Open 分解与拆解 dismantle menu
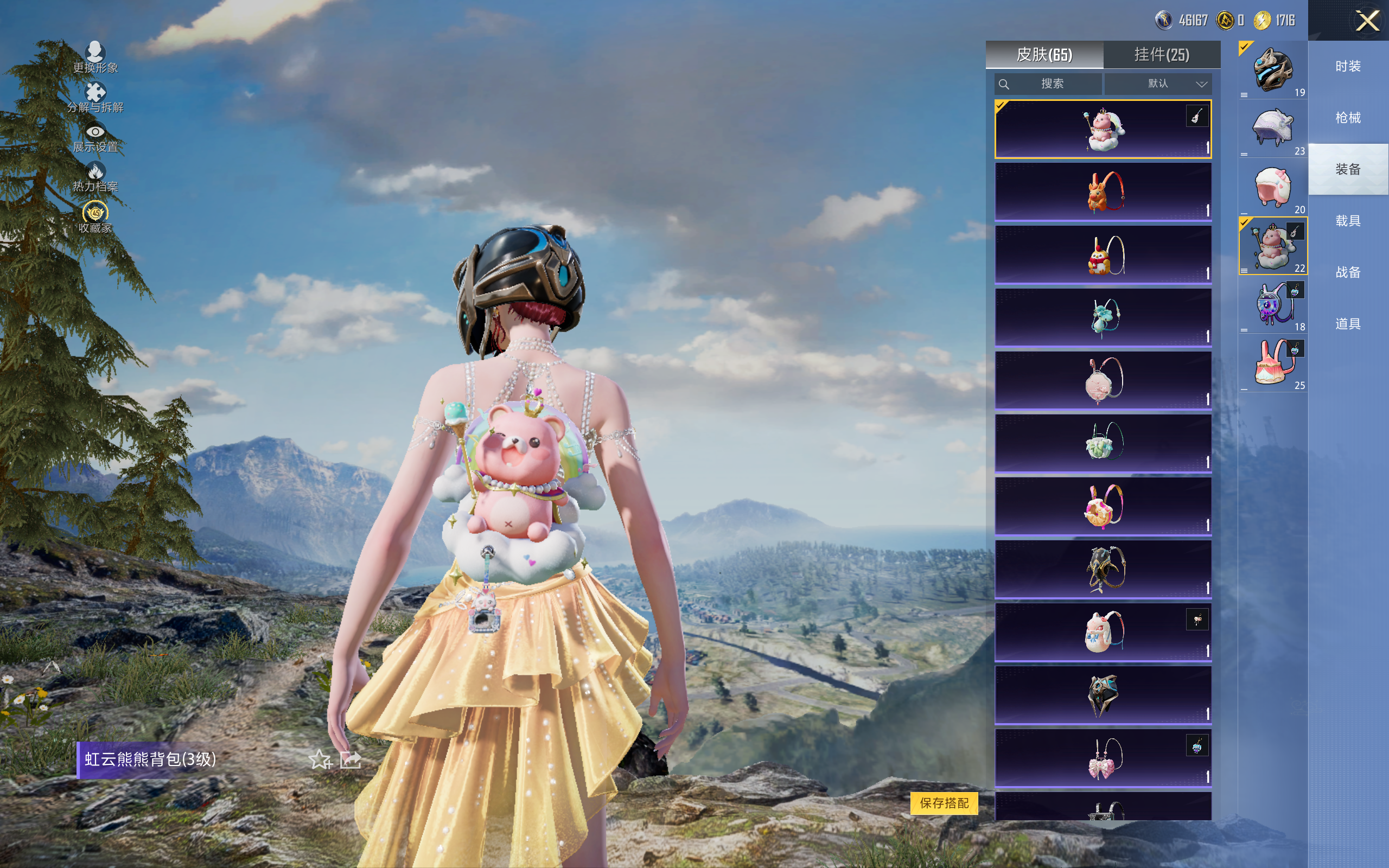Image resolution: width=1389 pixels, height=868 pixels. pyautogui.click(x=95, y=98)
